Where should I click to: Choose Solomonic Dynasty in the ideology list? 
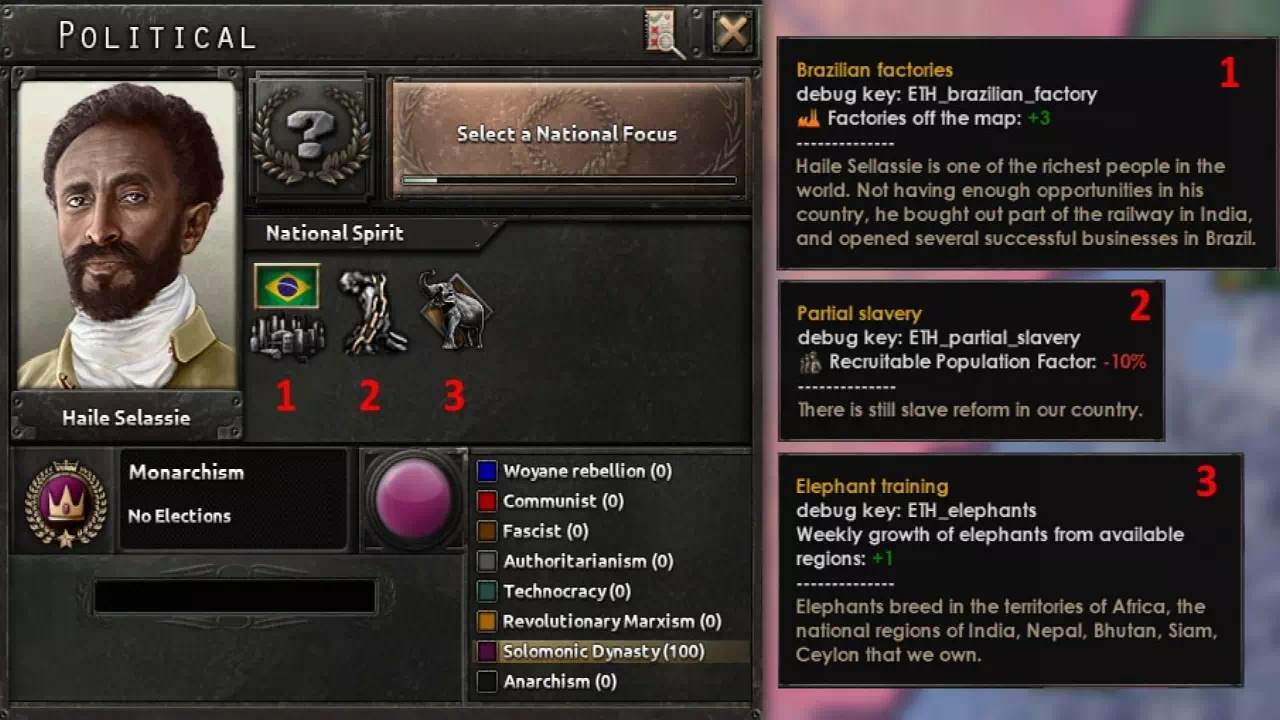[x=603, y=651]
